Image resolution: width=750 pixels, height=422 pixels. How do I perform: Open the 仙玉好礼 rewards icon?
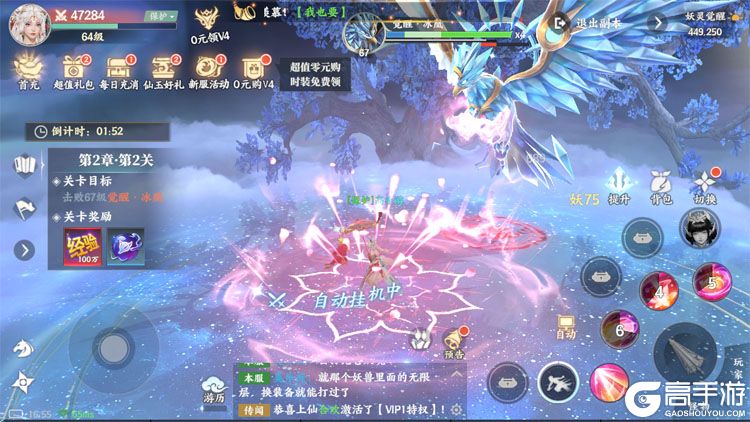[164, 70]
